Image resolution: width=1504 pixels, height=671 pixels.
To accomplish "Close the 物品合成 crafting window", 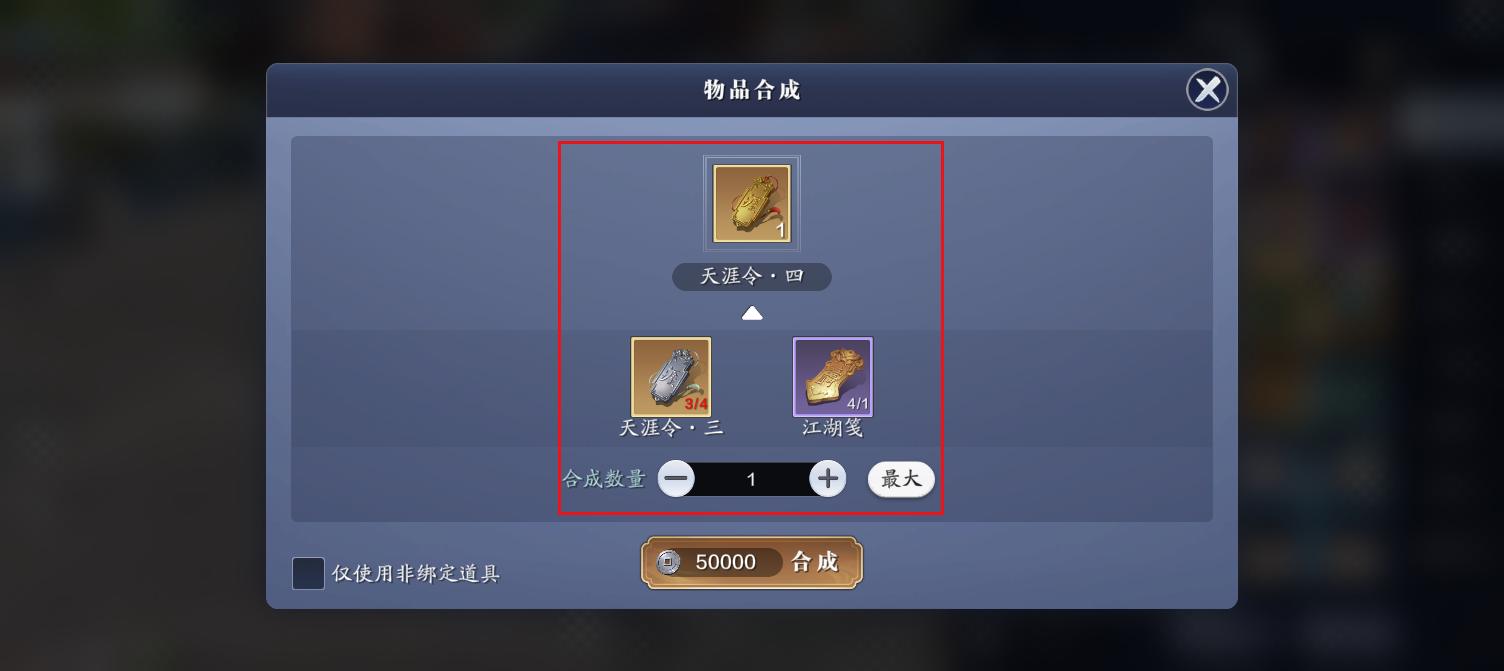I will click(1207, 90).
